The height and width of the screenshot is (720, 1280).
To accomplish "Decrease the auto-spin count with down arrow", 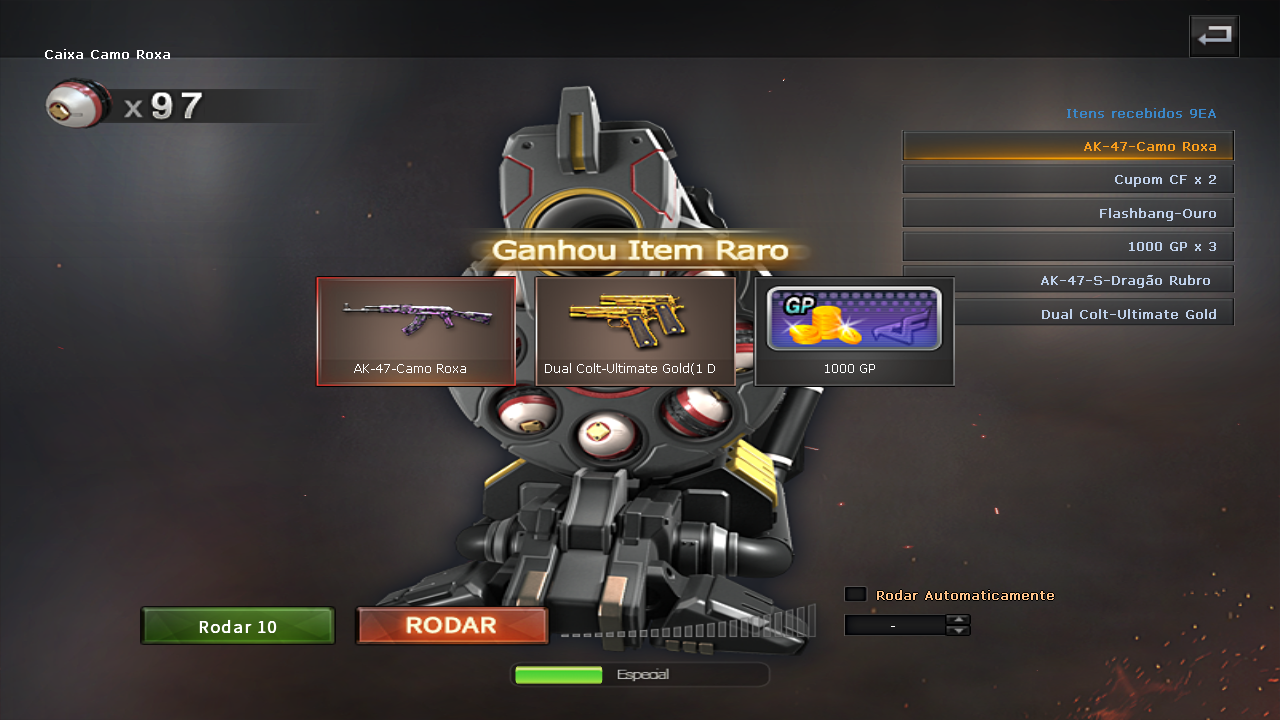I will (x=958, y=631).
